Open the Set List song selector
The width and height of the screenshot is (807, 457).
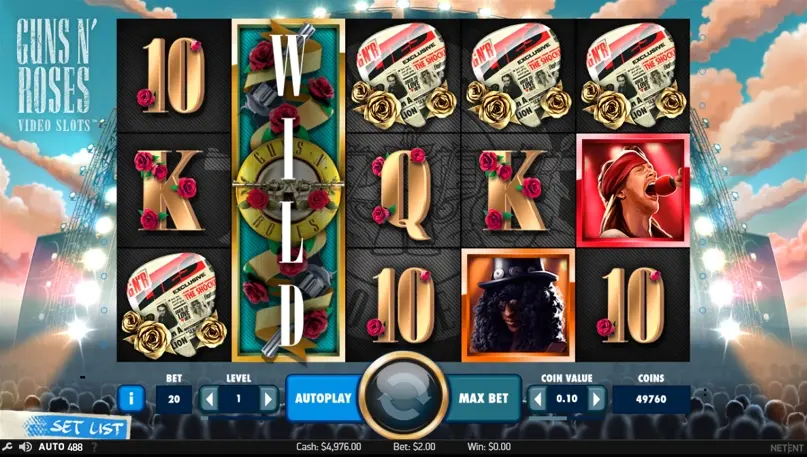click(88, 428)
